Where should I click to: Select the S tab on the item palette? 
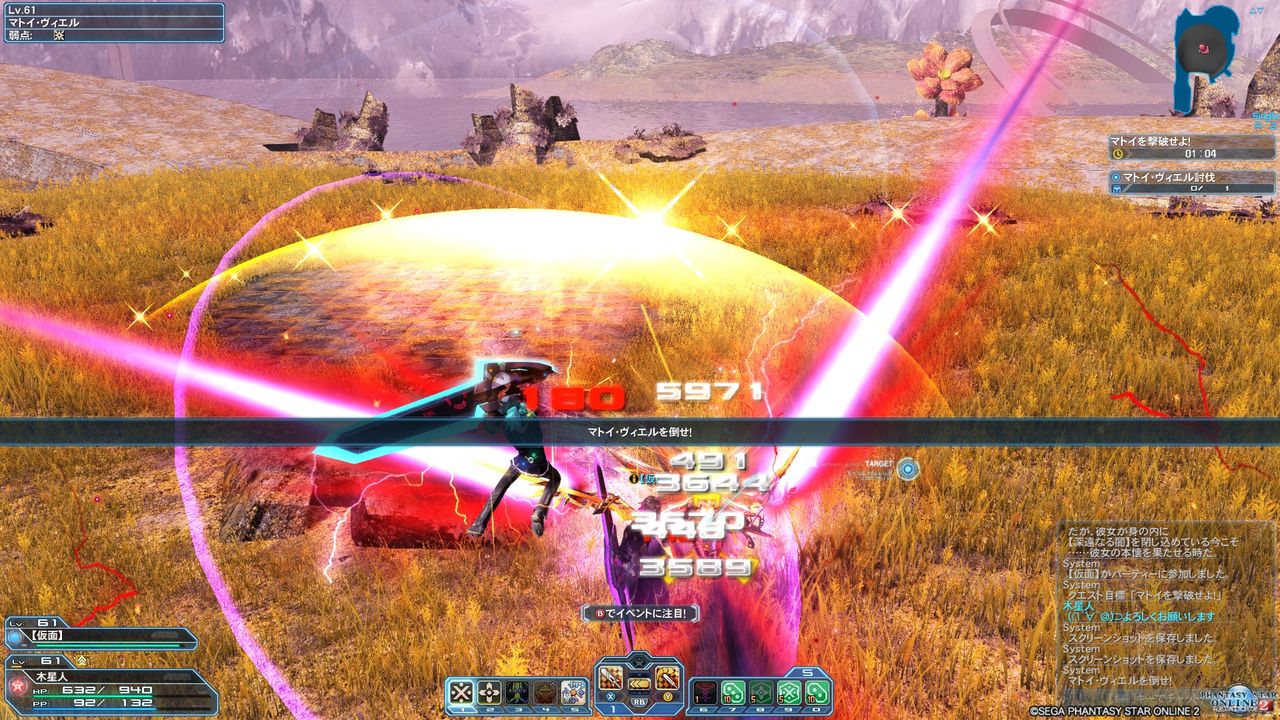point(807,672)
